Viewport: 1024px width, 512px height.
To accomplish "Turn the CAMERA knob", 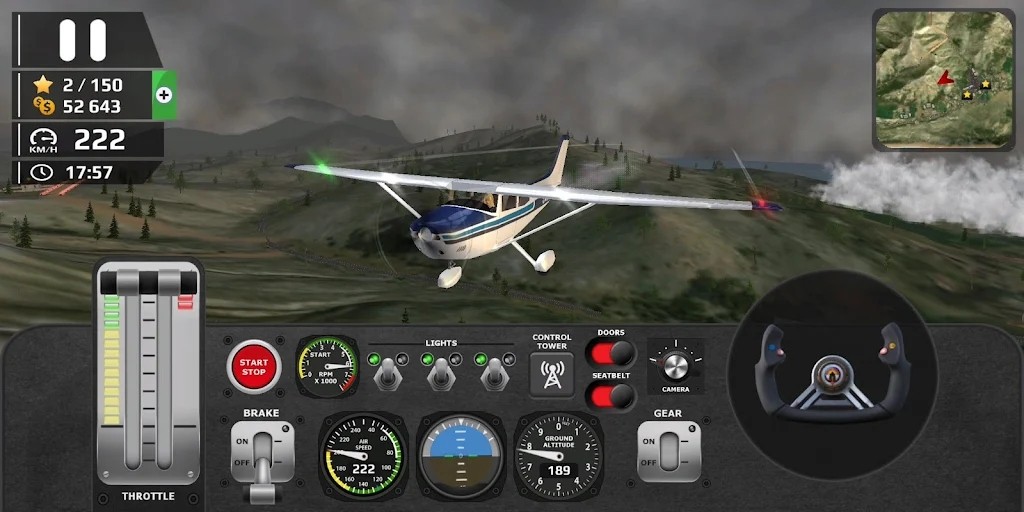I will 675,365.
